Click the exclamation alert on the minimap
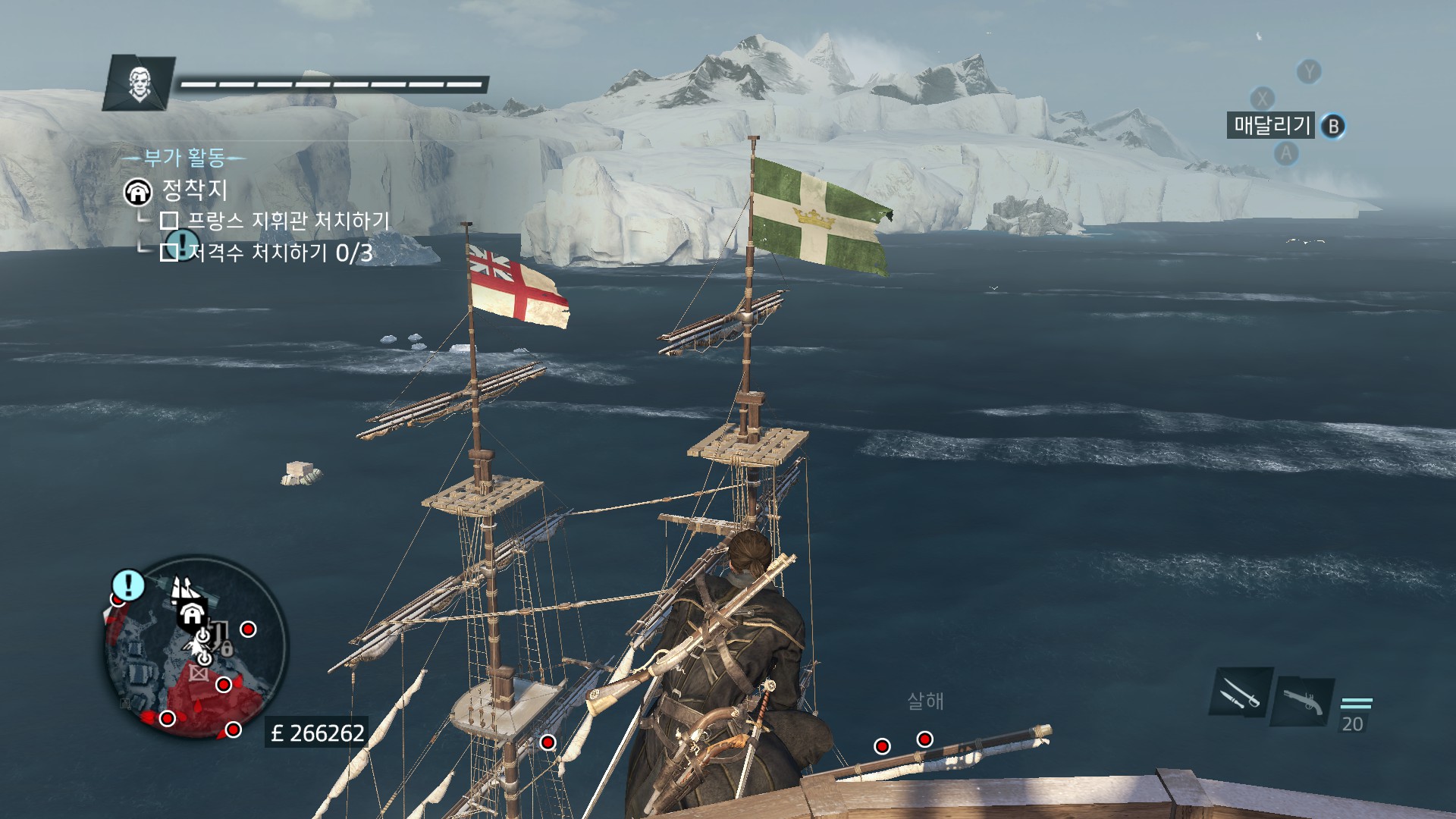This screenshot has width=1456, height=819. click(x=128, y=585)
